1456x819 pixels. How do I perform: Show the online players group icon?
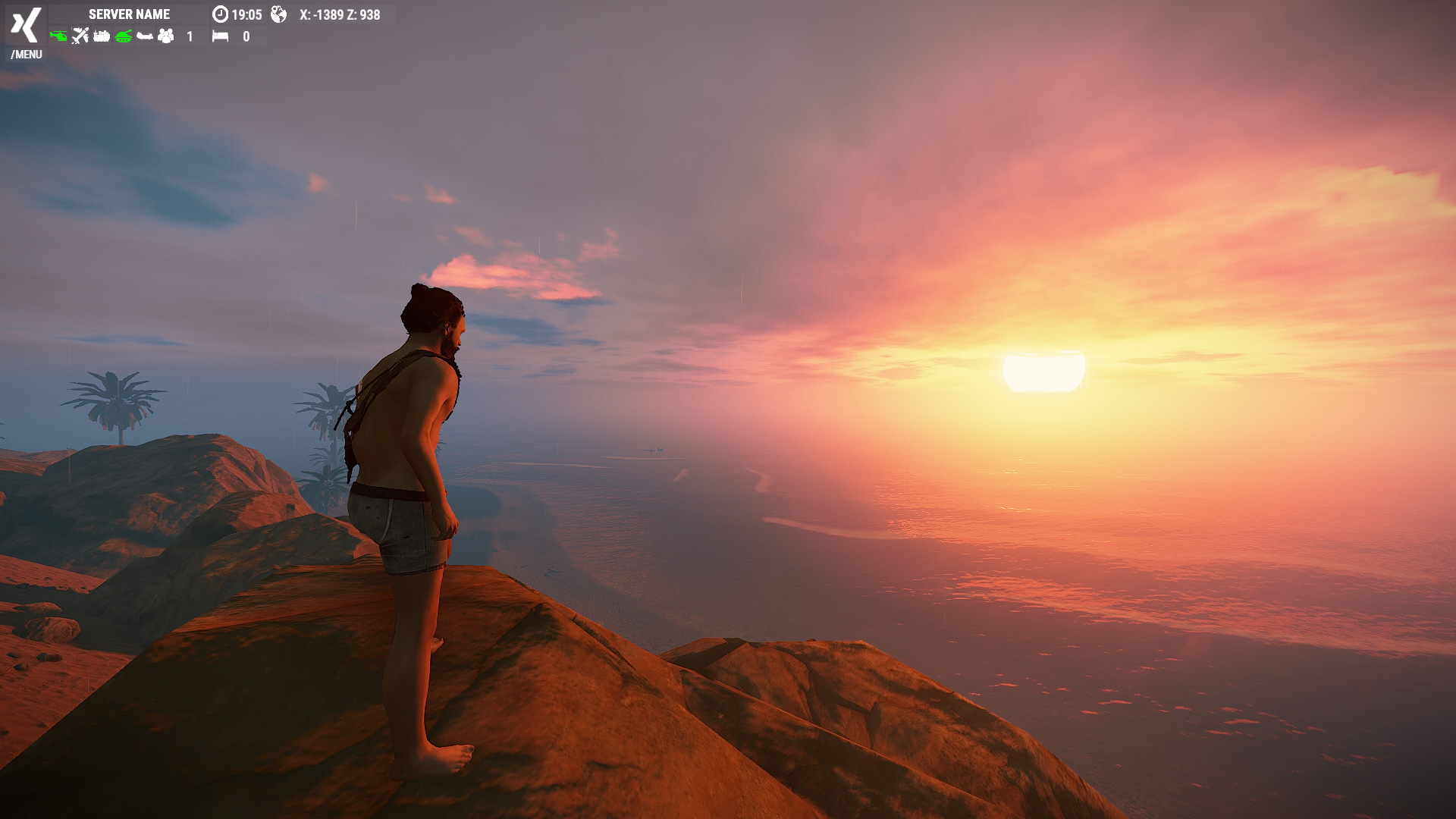point(166,36)
